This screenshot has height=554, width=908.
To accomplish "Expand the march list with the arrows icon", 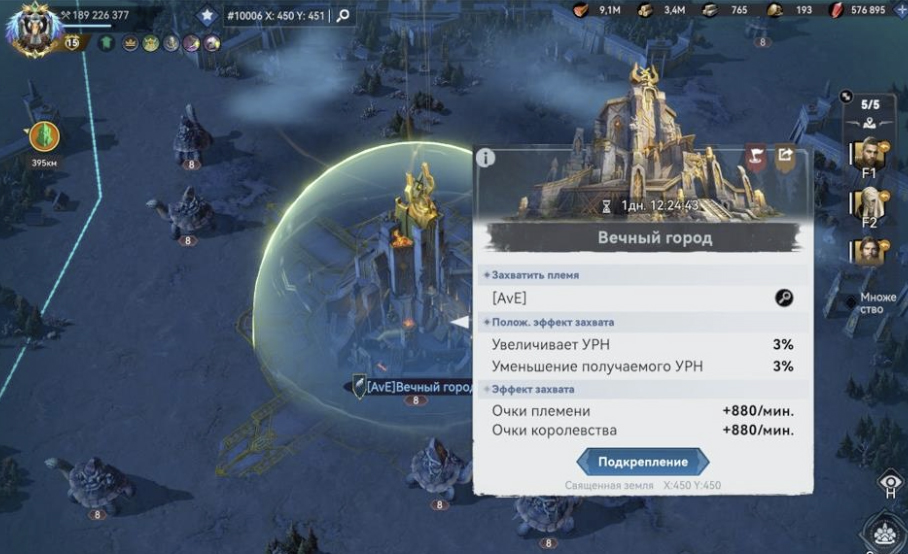I will 847,97.
